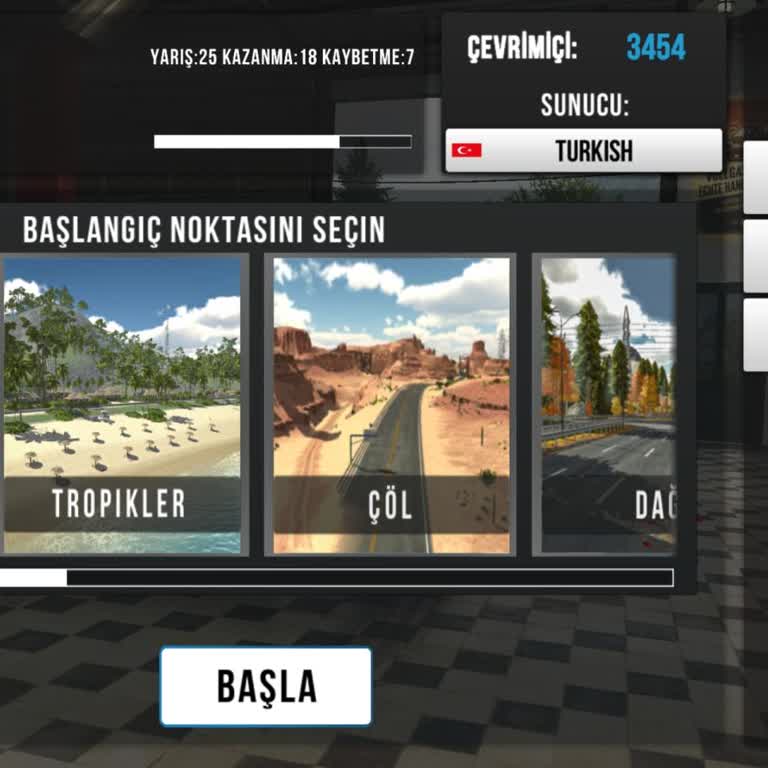
Task: Open the TURKISH server dropdown
Action: coord(583,151)
